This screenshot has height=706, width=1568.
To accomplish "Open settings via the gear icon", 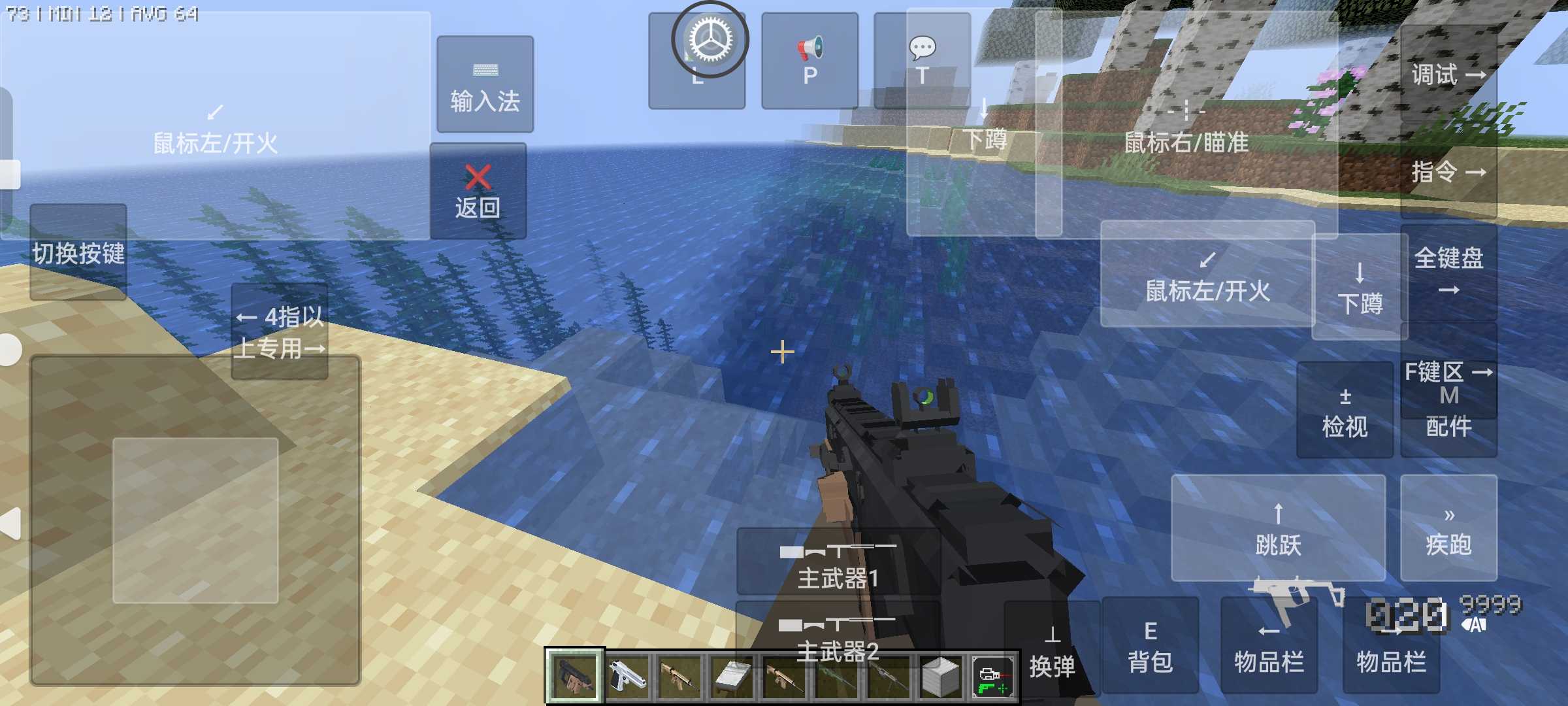I will (x=710, y=41).
